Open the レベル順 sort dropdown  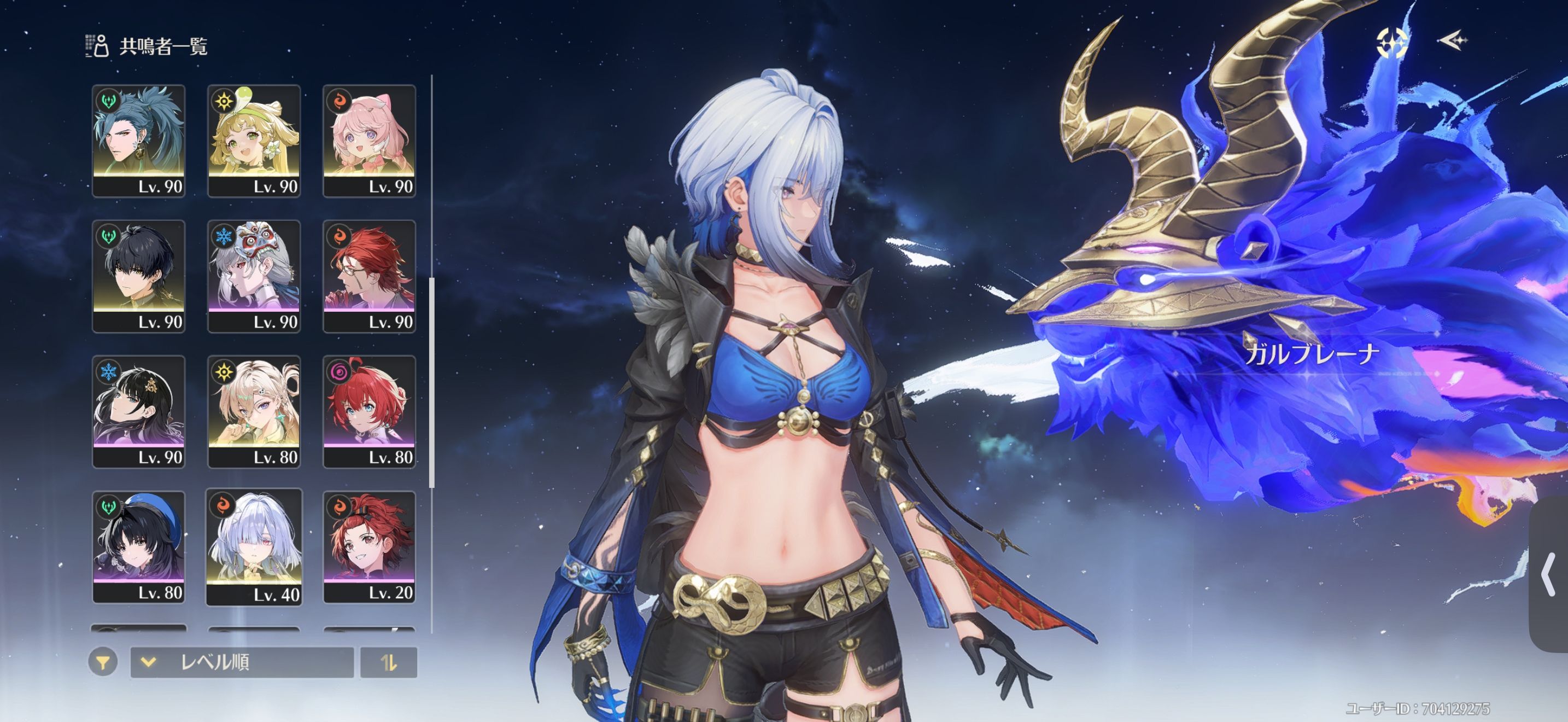coord(242,662)
